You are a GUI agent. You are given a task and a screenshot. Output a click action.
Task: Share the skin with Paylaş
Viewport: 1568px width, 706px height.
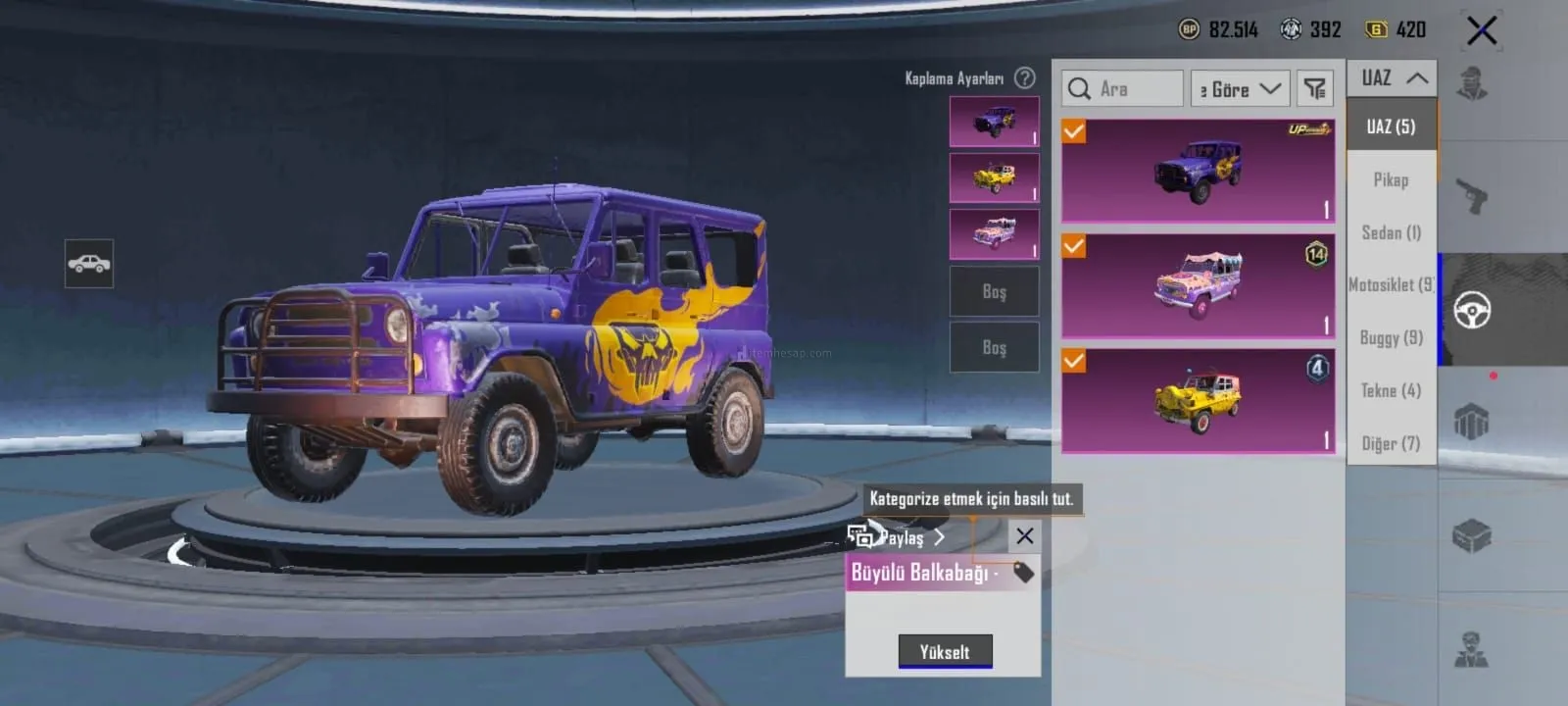pyautogui.click(x=898, y=537)
